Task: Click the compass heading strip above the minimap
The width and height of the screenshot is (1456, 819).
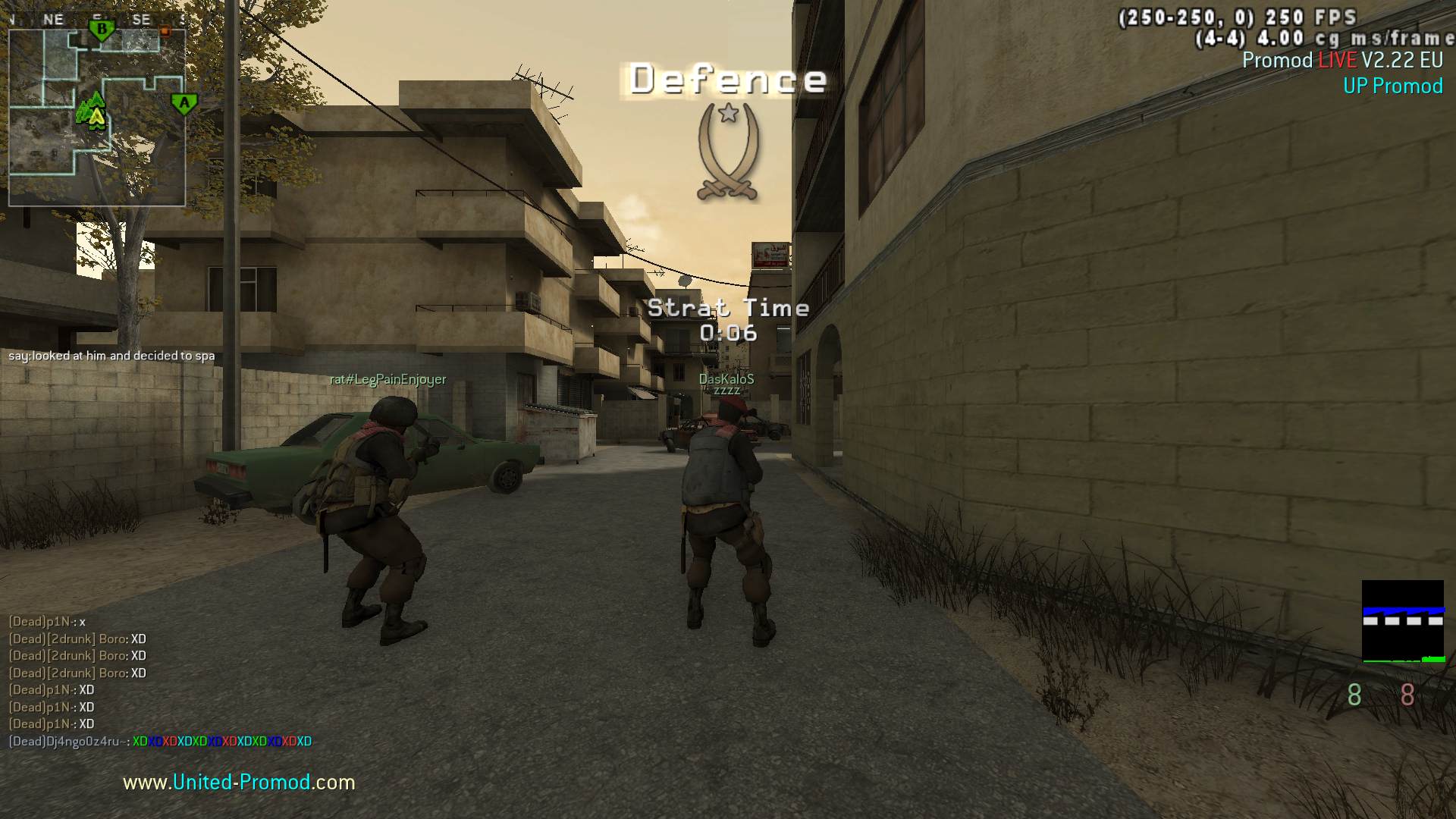Action: [97, 20]
